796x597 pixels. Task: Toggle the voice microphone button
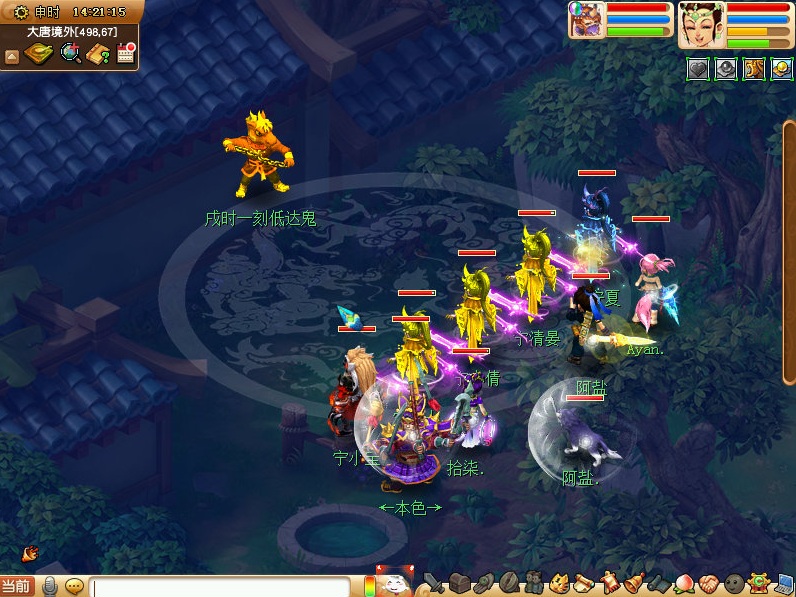click(x=49, y=586)
